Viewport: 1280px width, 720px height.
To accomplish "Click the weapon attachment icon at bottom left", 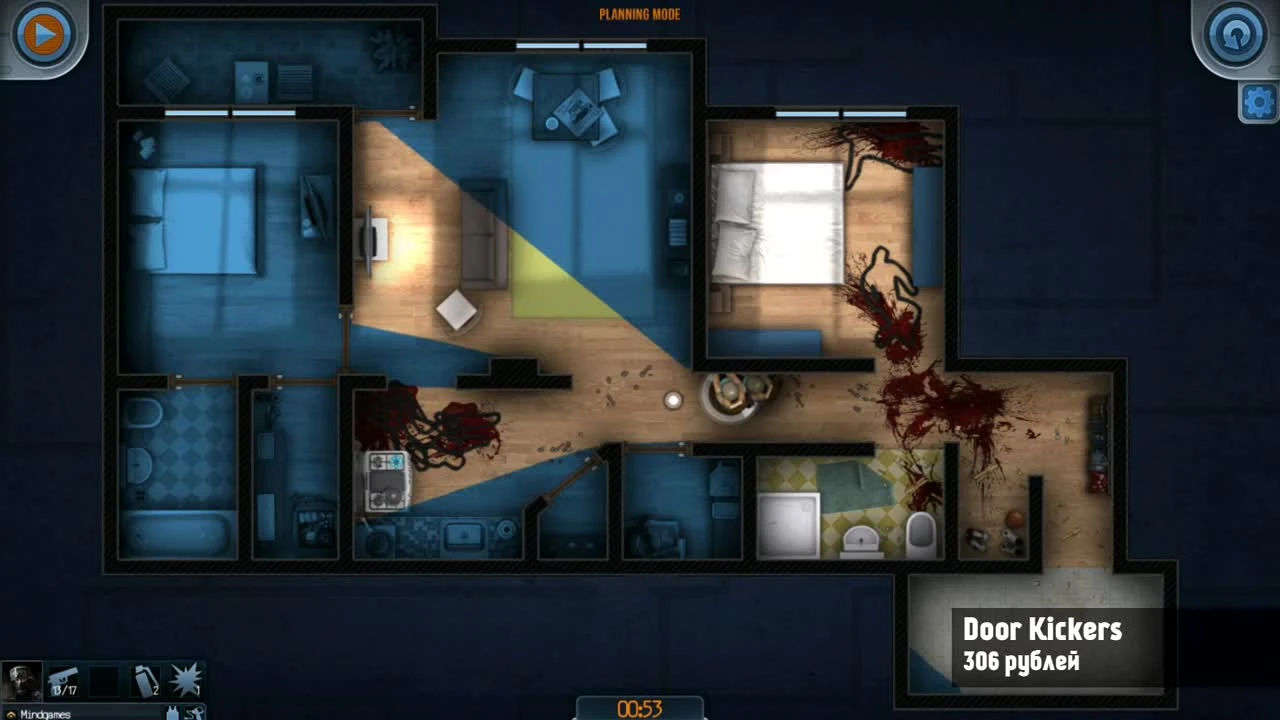I will [192, 712].
